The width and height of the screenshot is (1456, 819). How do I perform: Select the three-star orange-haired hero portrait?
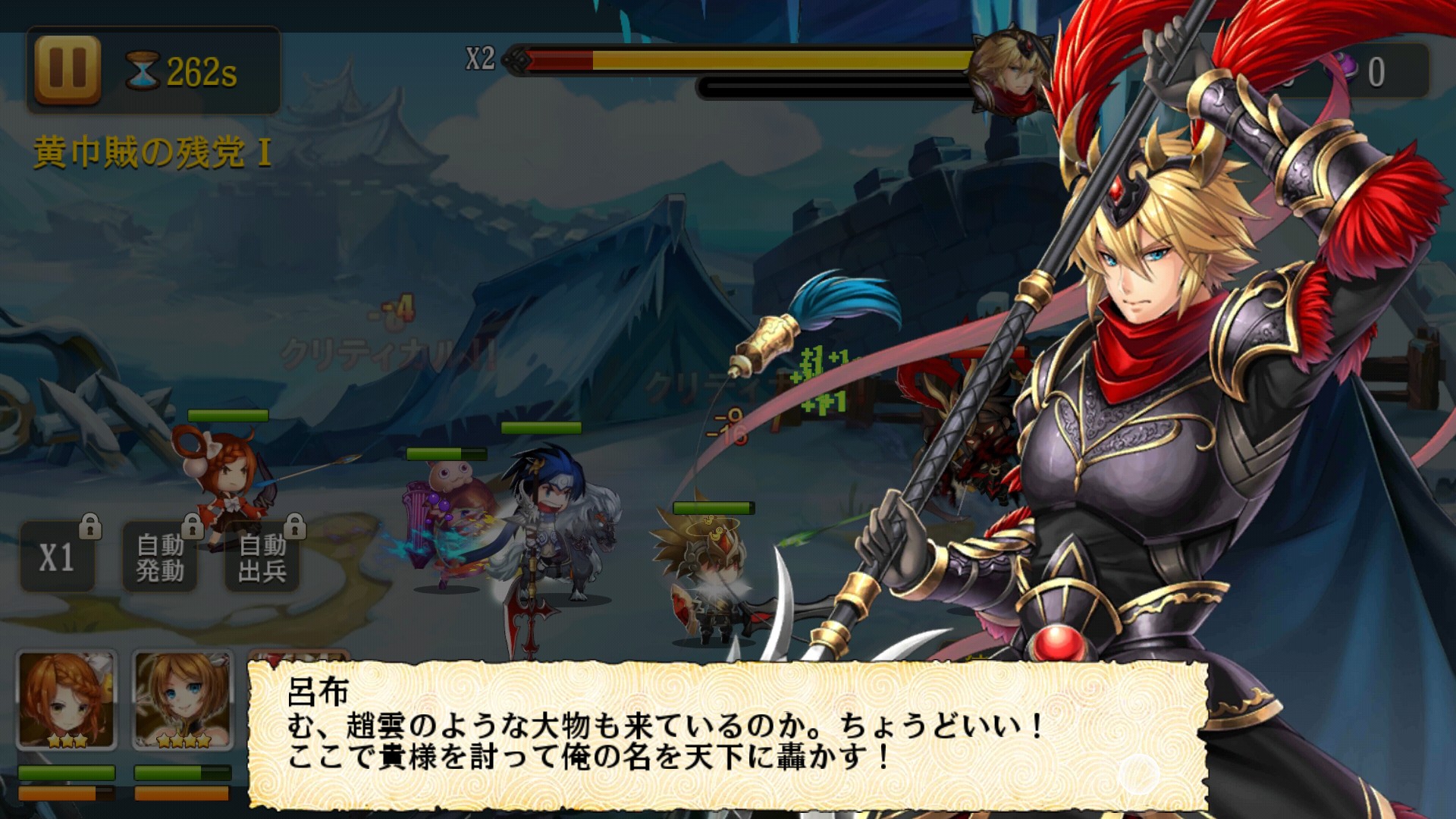pyautogui.click(x=67, y=699)
